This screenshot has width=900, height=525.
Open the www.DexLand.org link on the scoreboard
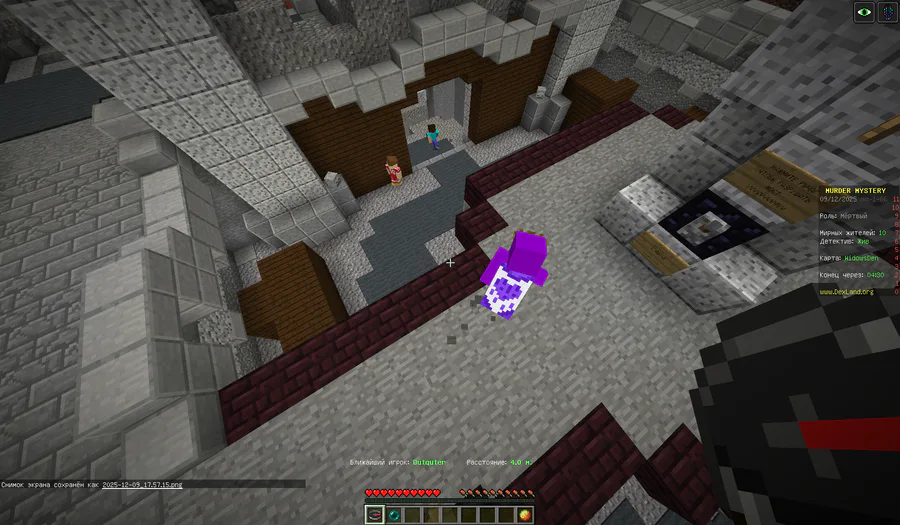coord(846,292)
